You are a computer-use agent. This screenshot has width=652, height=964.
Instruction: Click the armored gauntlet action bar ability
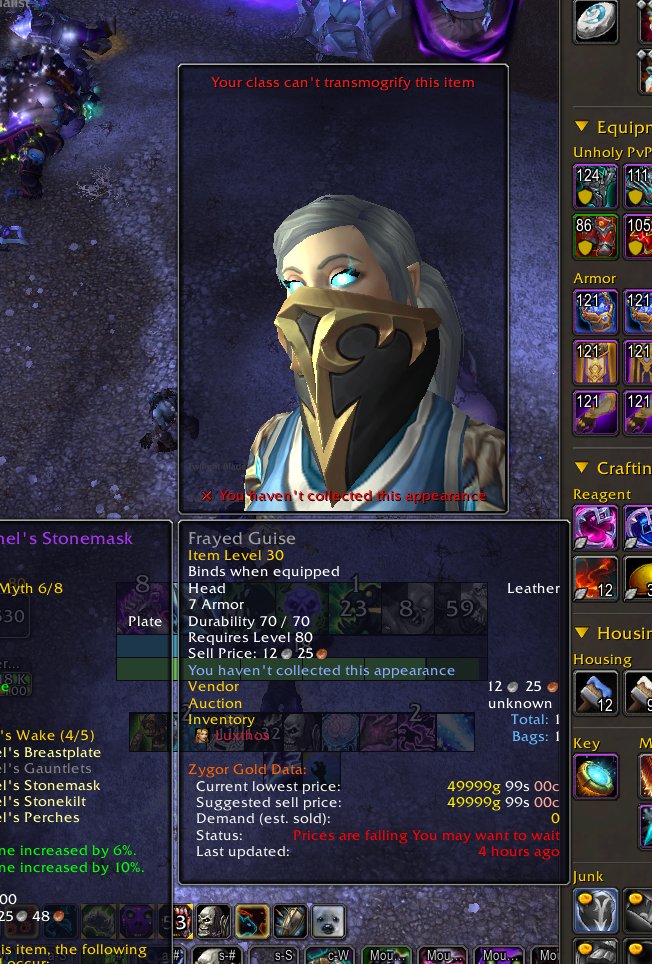[x=290, y=921]
